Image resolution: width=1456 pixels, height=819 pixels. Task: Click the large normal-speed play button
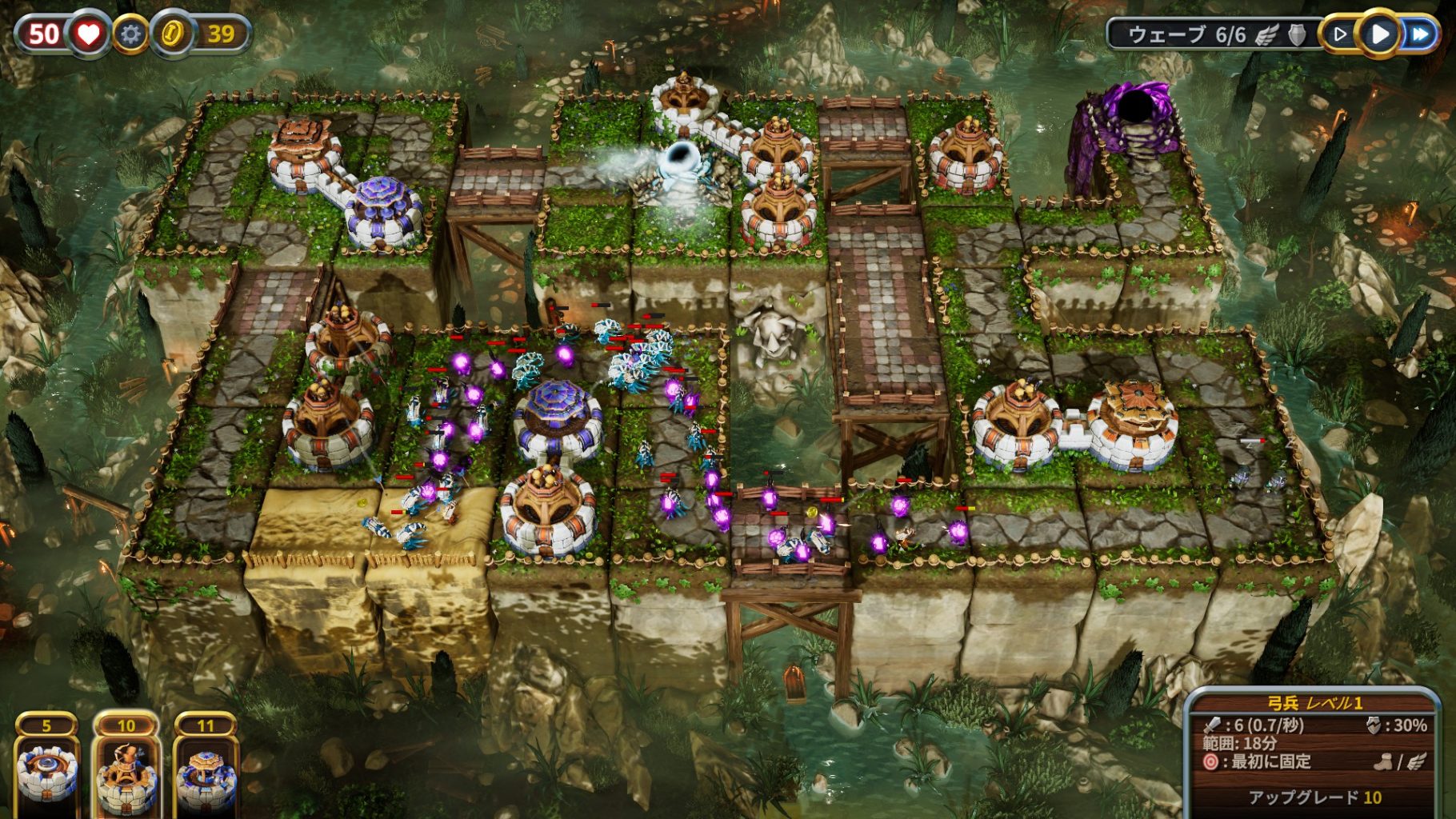[x=1379, y=34]
